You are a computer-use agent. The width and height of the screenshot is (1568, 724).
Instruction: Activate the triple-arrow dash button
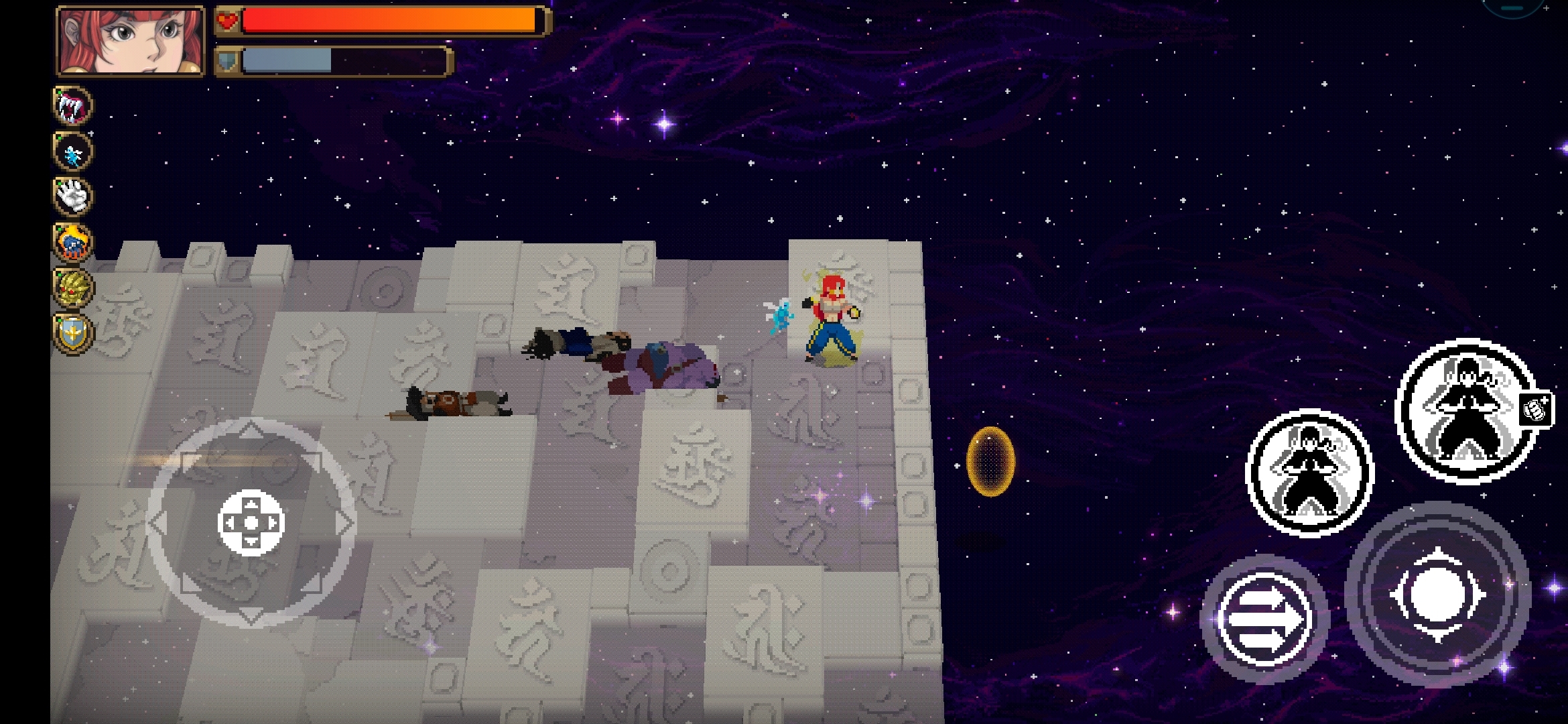click(x=1262, y=618)
